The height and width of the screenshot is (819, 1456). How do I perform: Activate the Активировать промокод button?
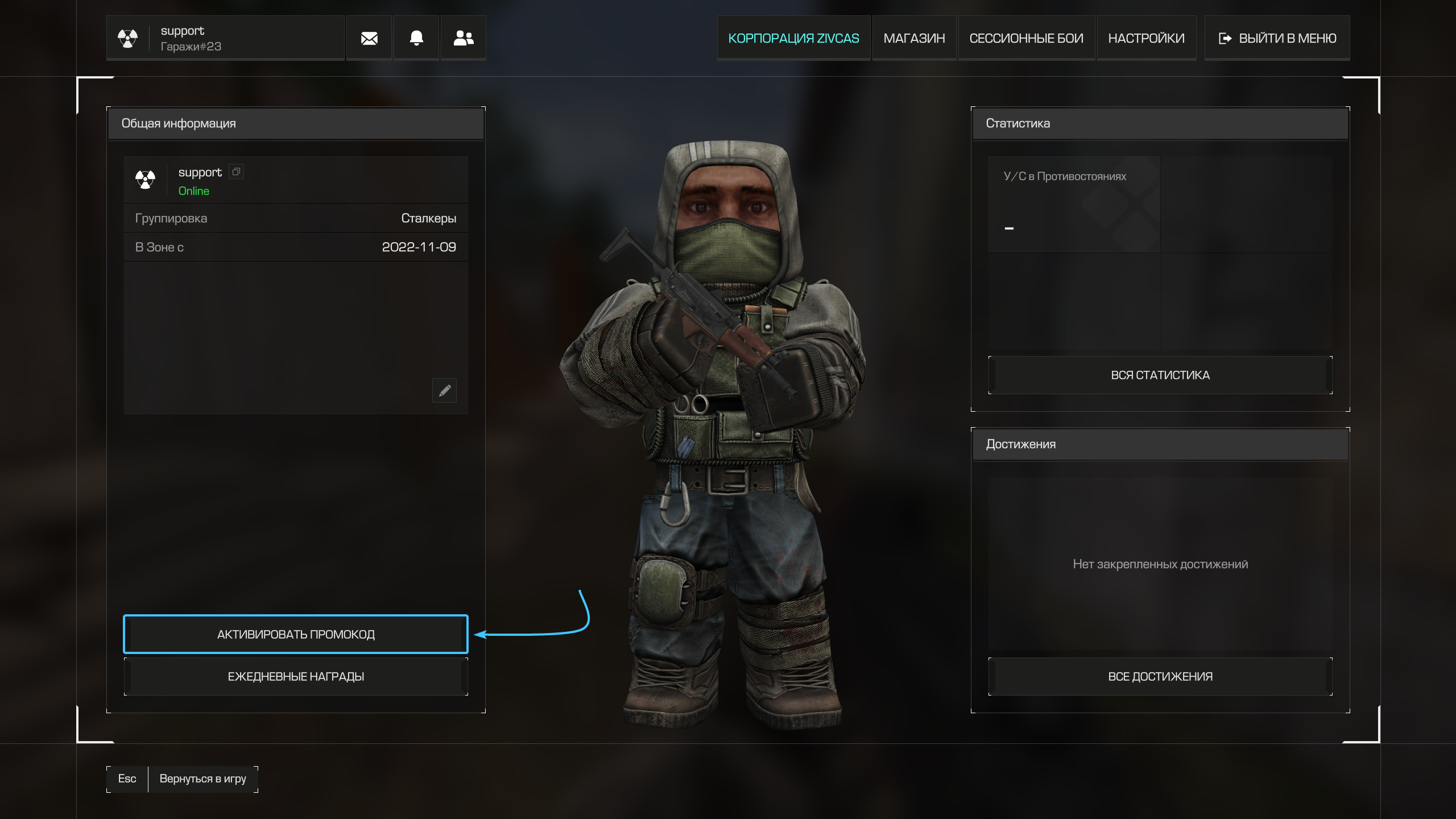point(296,634)
